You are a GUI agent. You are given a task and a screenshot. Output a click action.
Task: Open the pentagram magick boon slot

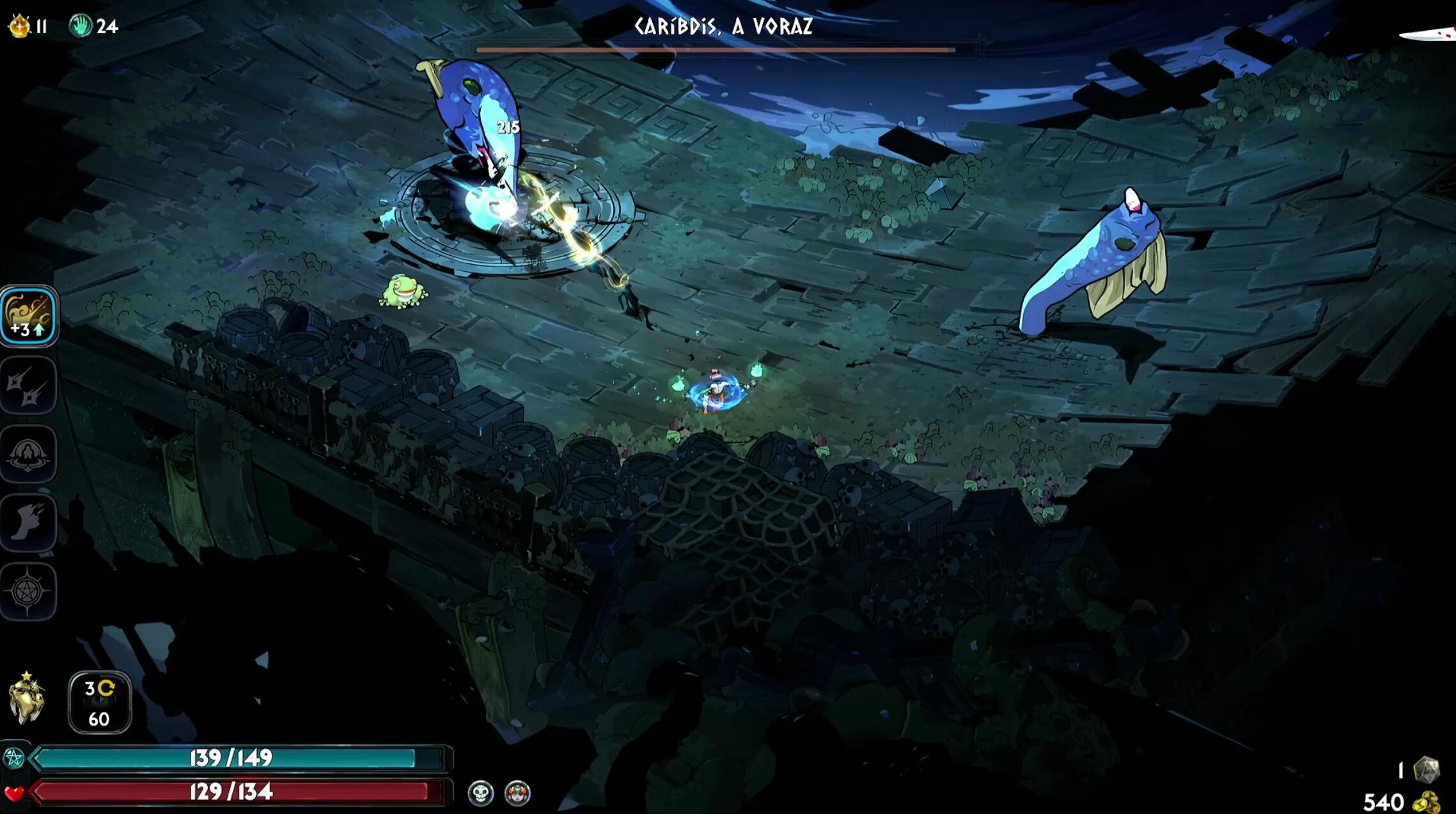point(28,592)
